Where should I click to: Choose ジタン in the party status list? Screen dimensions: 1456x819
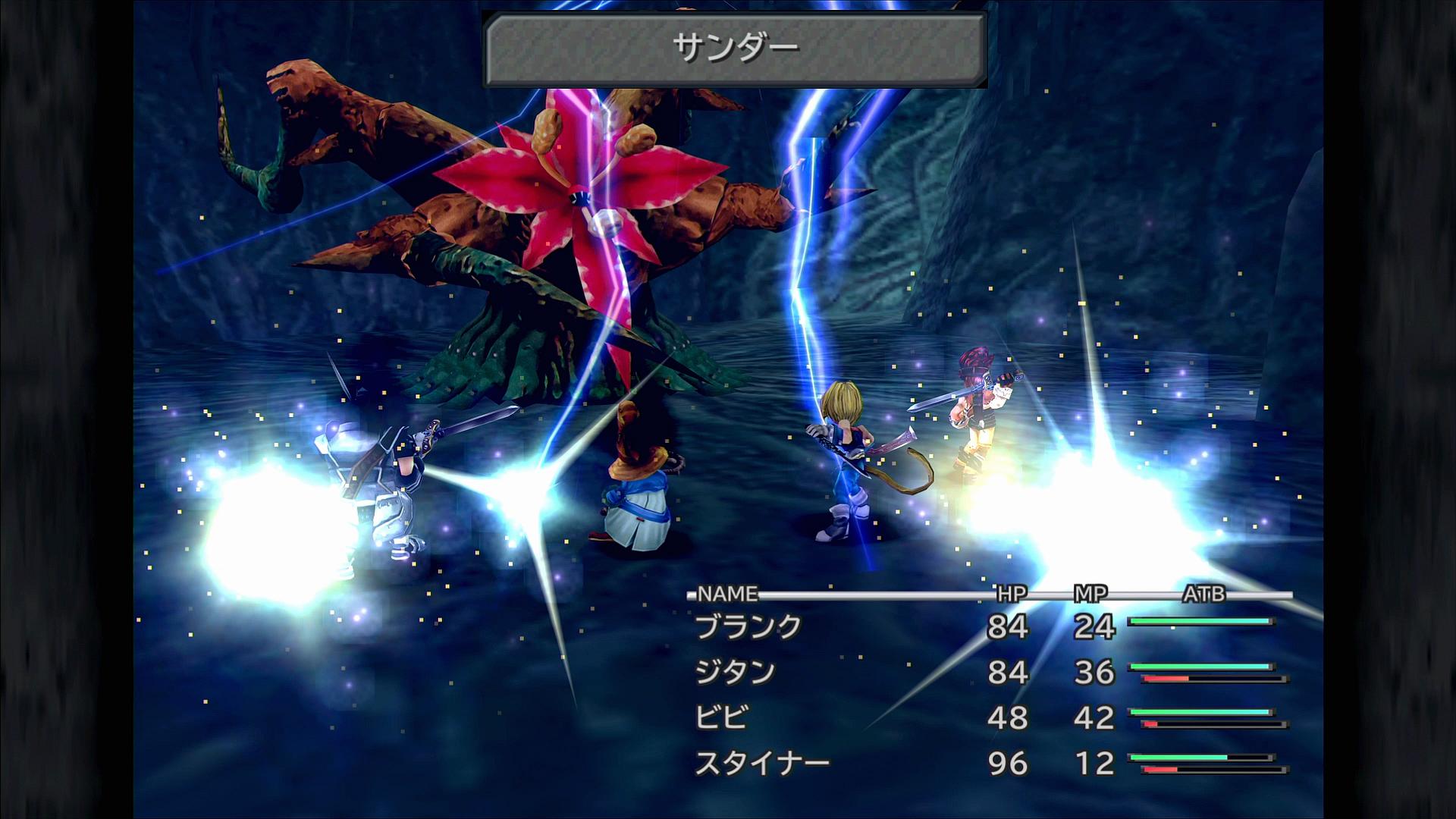click(735, 673)
